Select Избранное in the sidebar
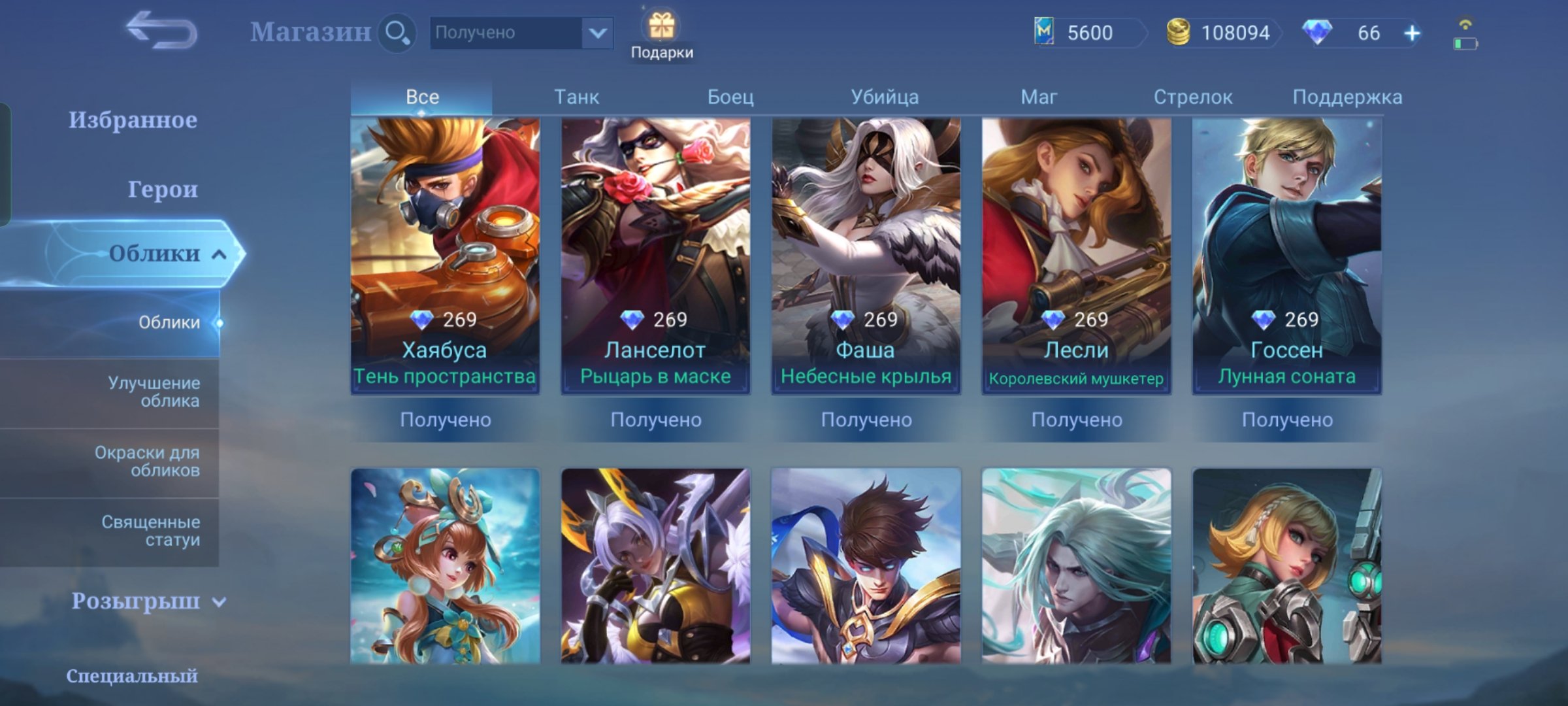 pyautogui.click(x=134, y=120)
